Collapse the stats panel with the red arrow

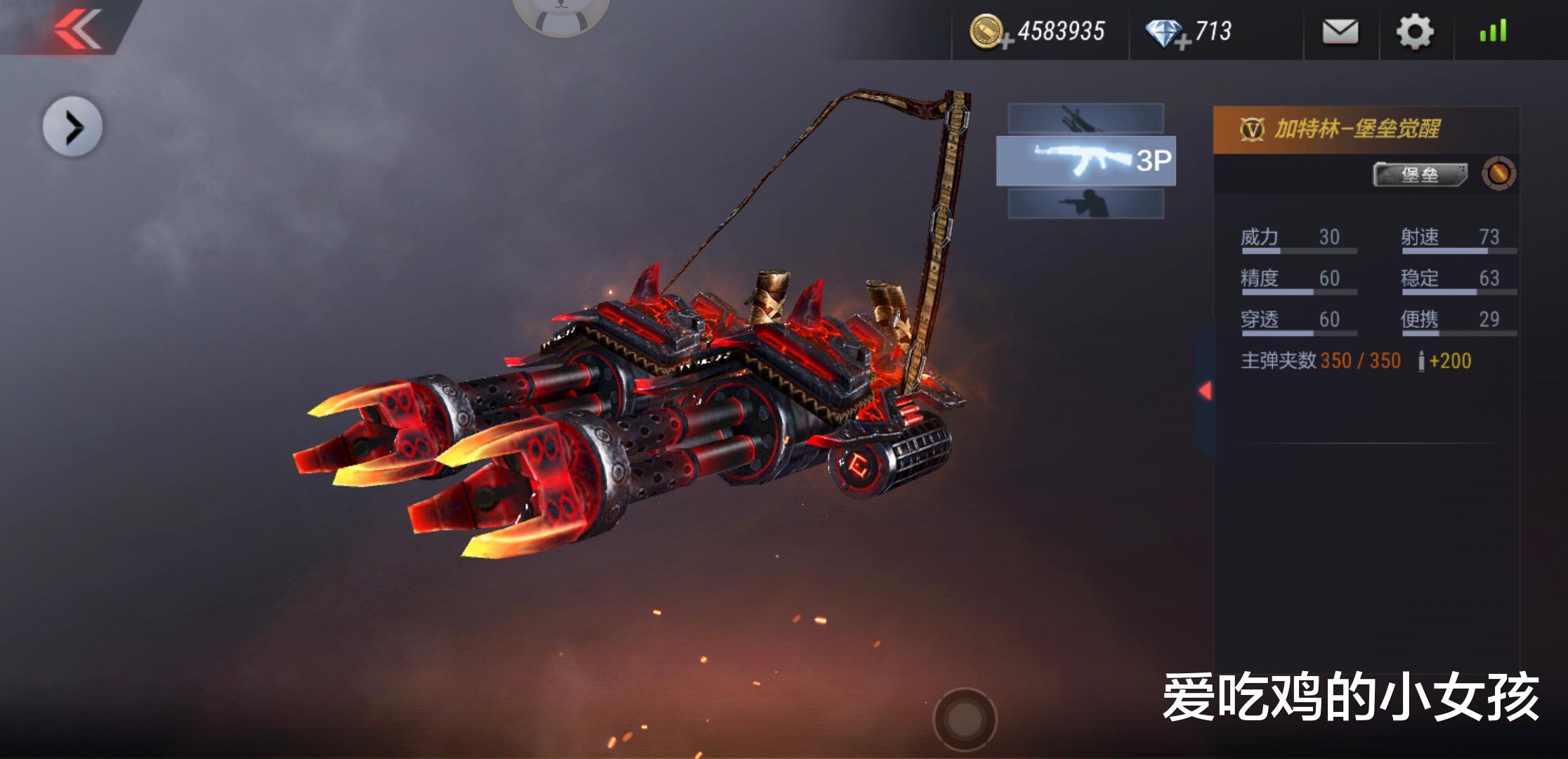coord(1205,391)
